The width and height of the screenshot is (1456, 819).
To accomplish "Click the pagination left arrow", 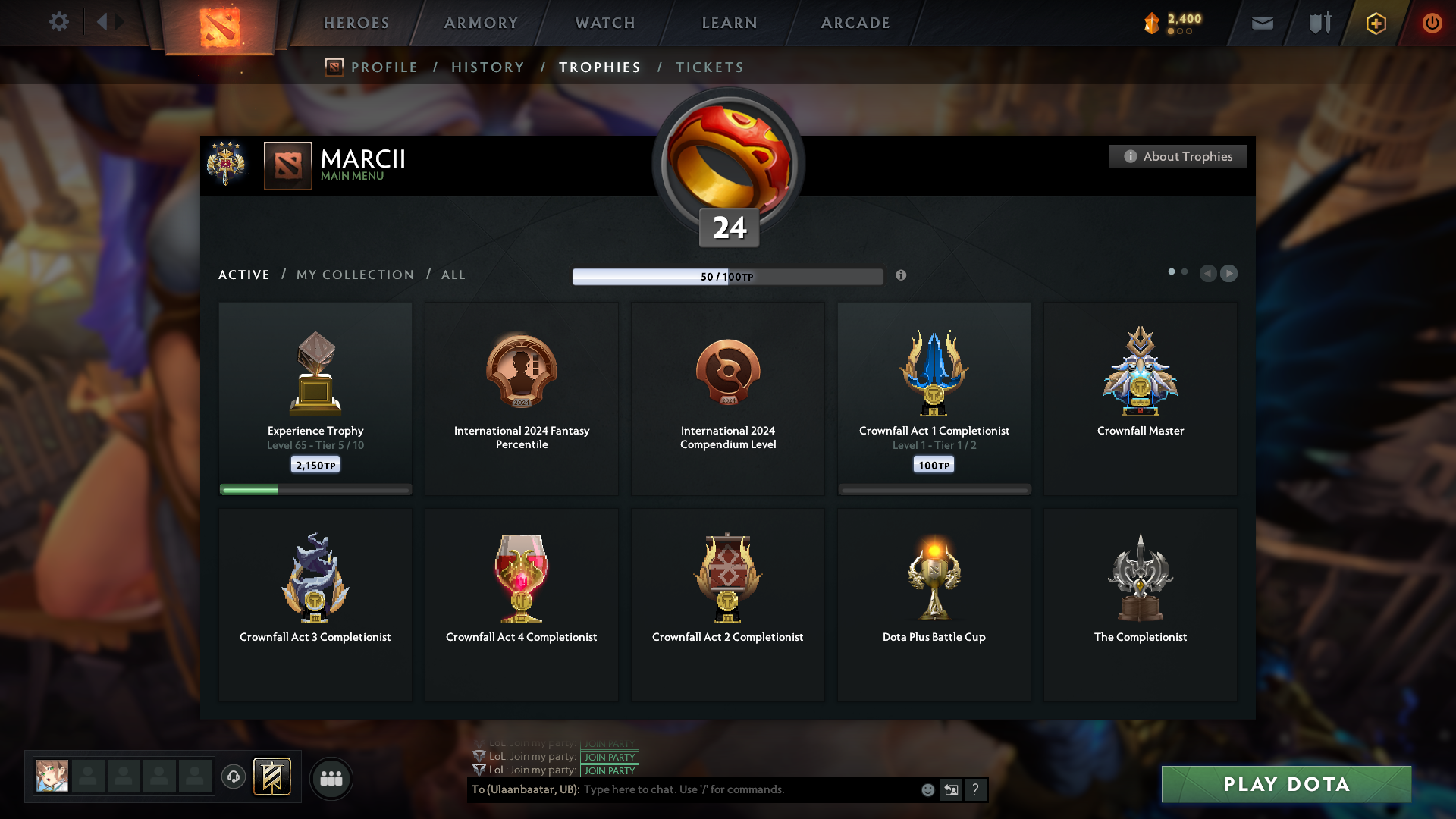I will click(x=1209, y=274).
